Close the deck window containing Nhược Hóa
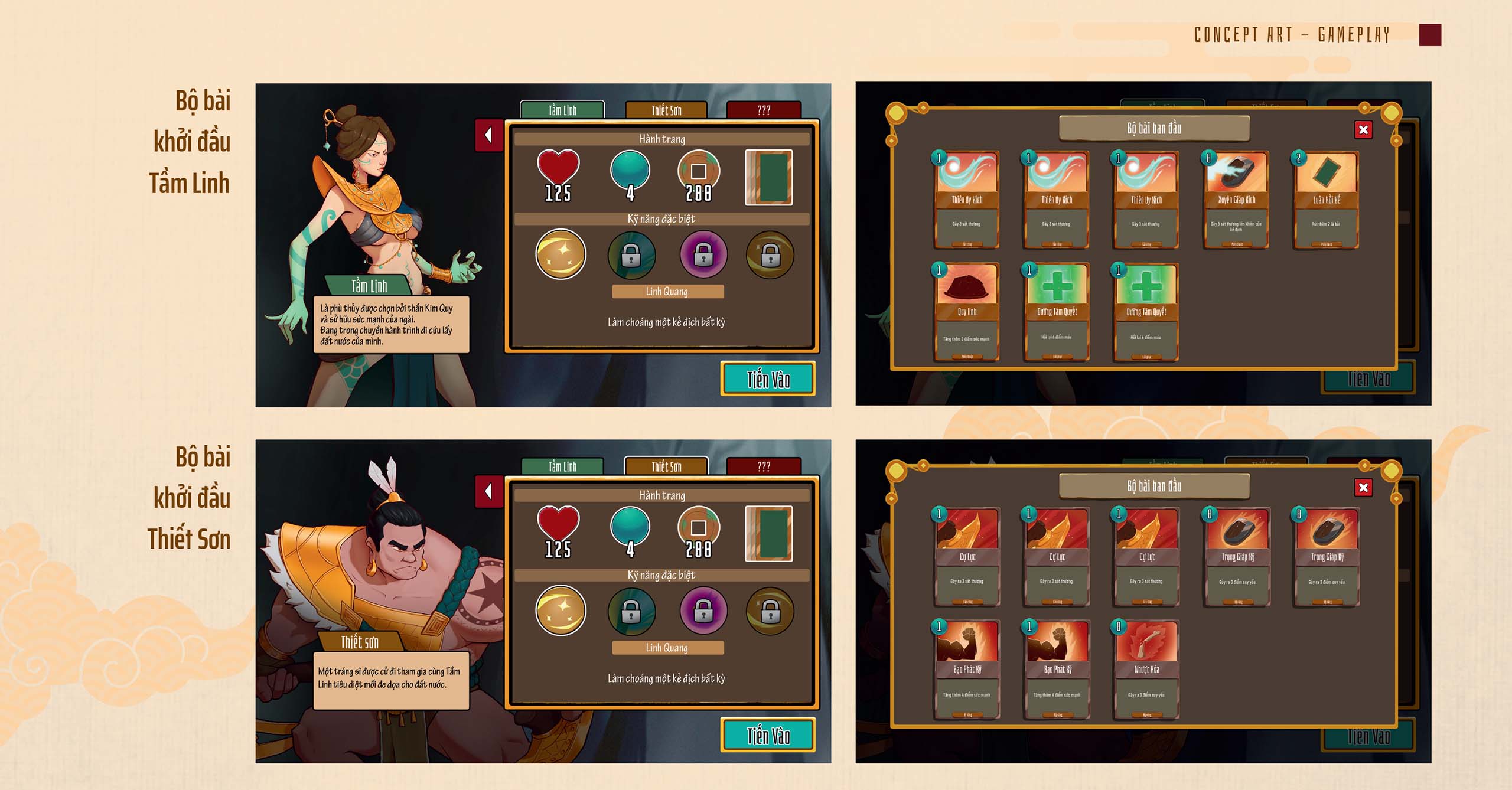Viewport: 1512px width, 790px height. [x=1363, y=488]
